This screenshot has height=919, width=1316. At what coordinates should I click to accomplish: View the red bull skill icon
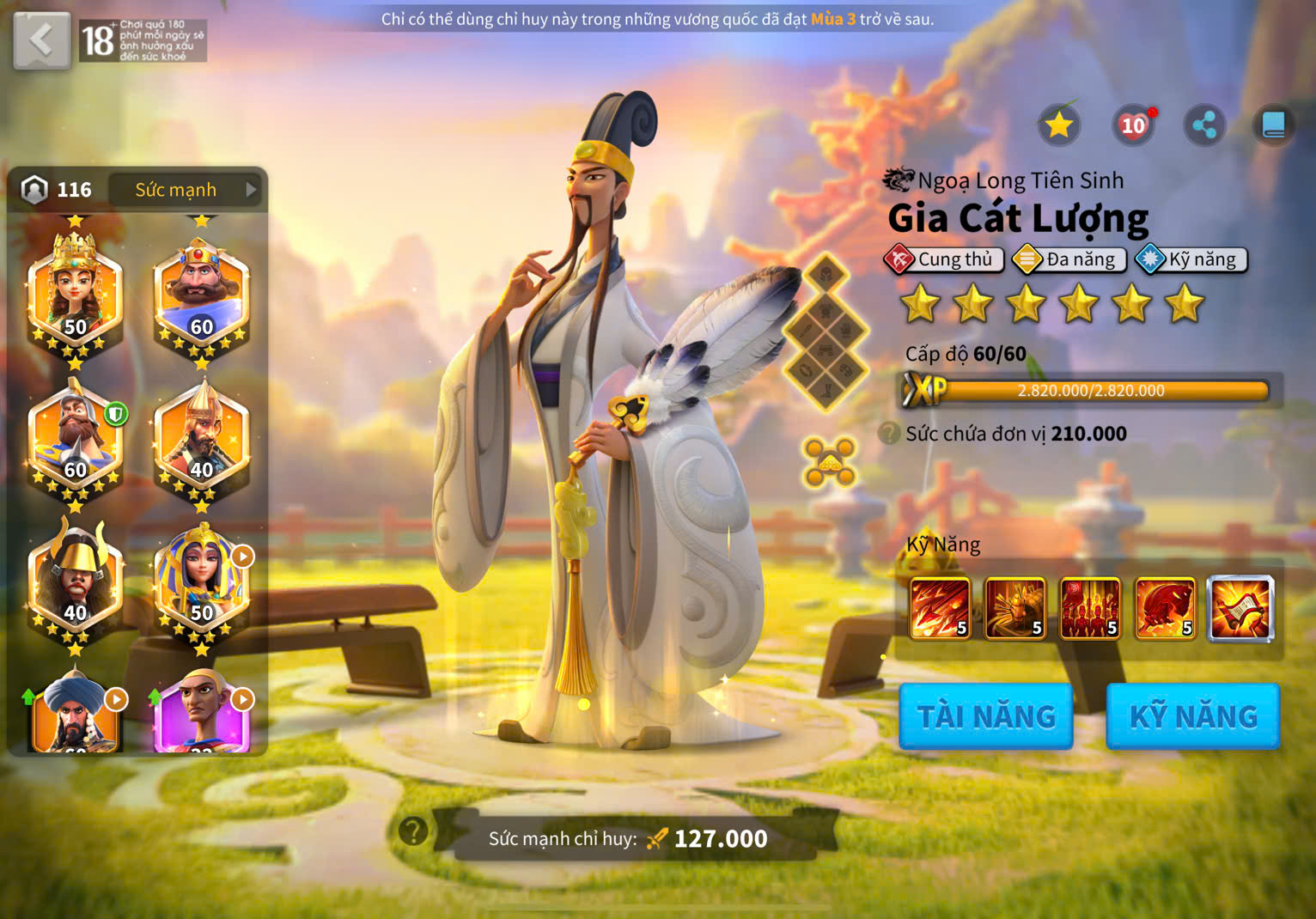click(x=1165, y=608)
